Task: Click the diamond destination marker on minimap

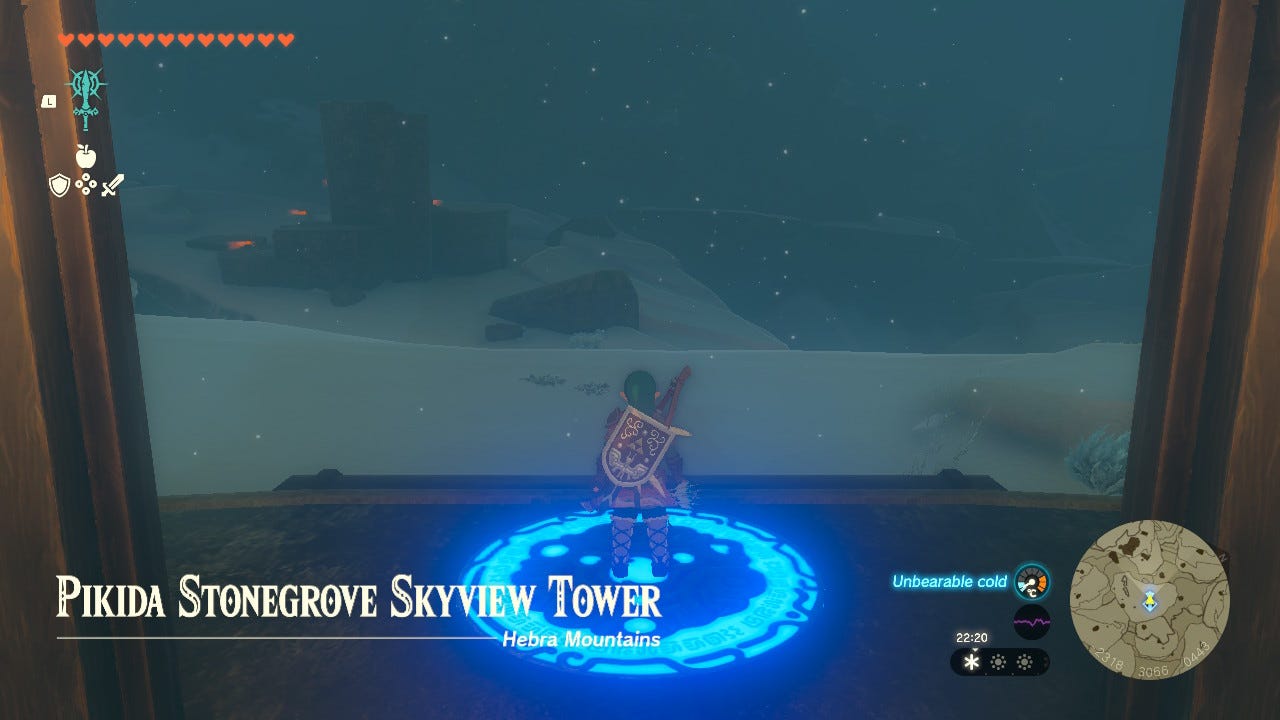Action: point(1152,602)
